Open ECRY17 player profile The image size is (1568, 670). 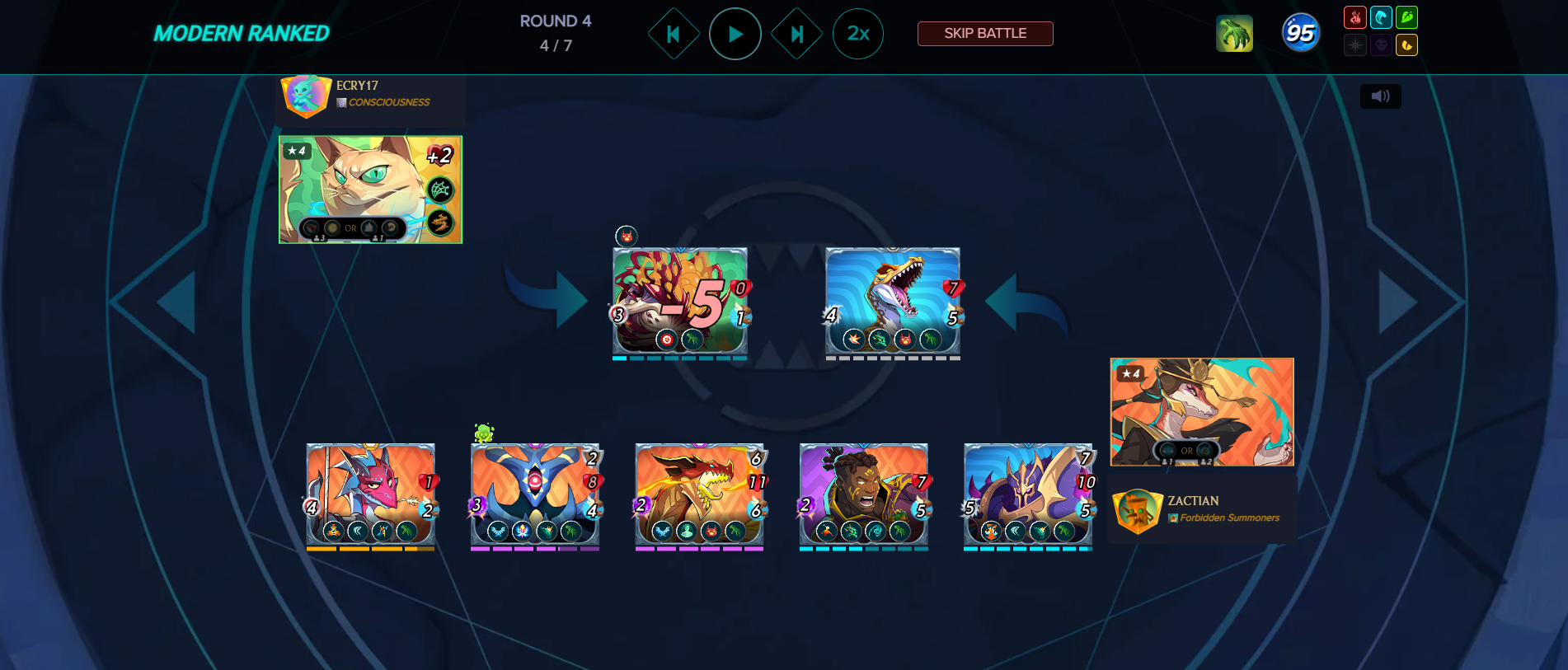pos(357,86)
